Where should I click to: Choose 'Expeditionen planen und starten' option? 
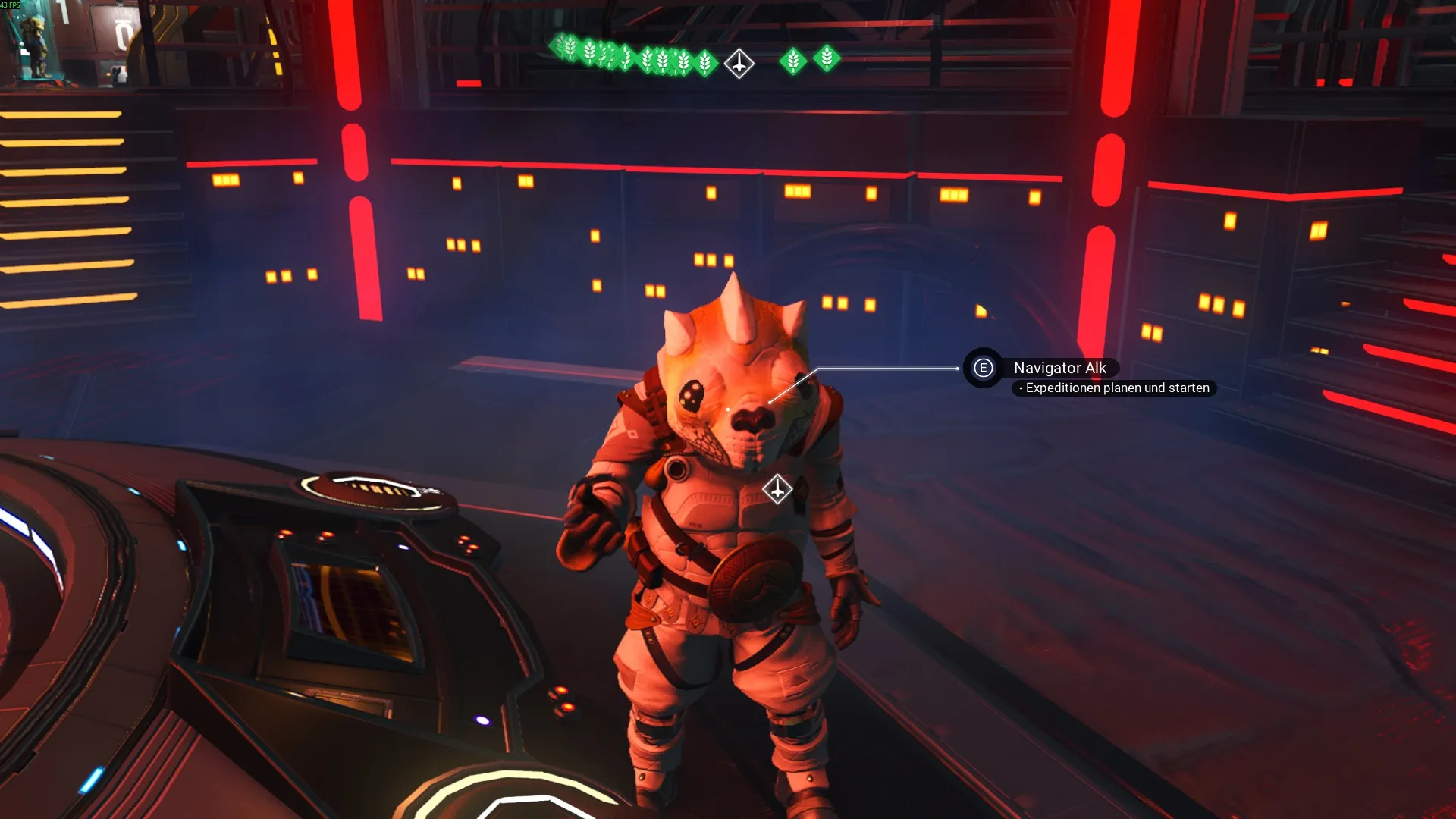[x=1116, y=388]
